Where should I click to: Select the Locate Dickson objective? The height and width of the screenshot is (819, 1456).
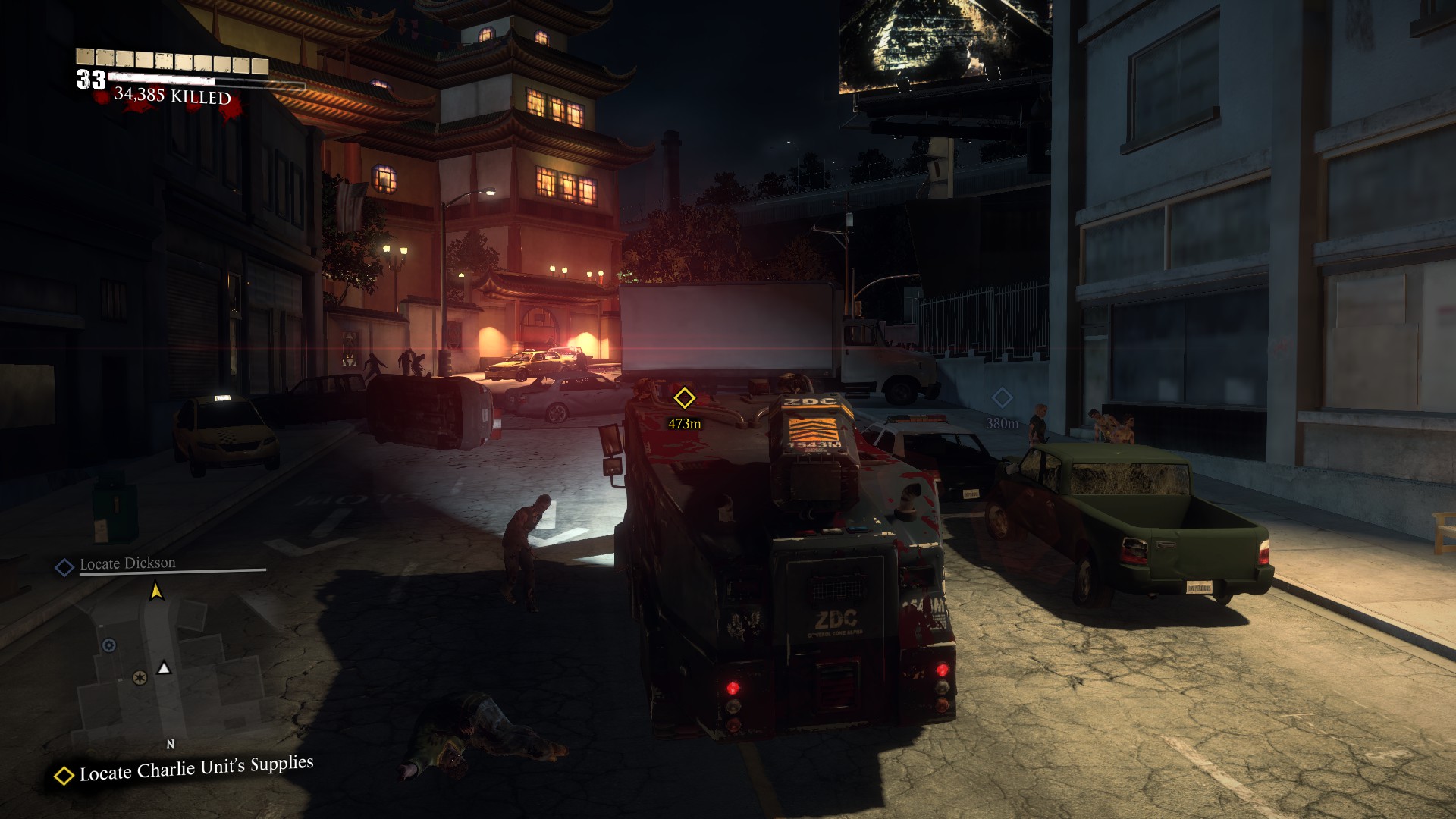(x=127, y=564)
